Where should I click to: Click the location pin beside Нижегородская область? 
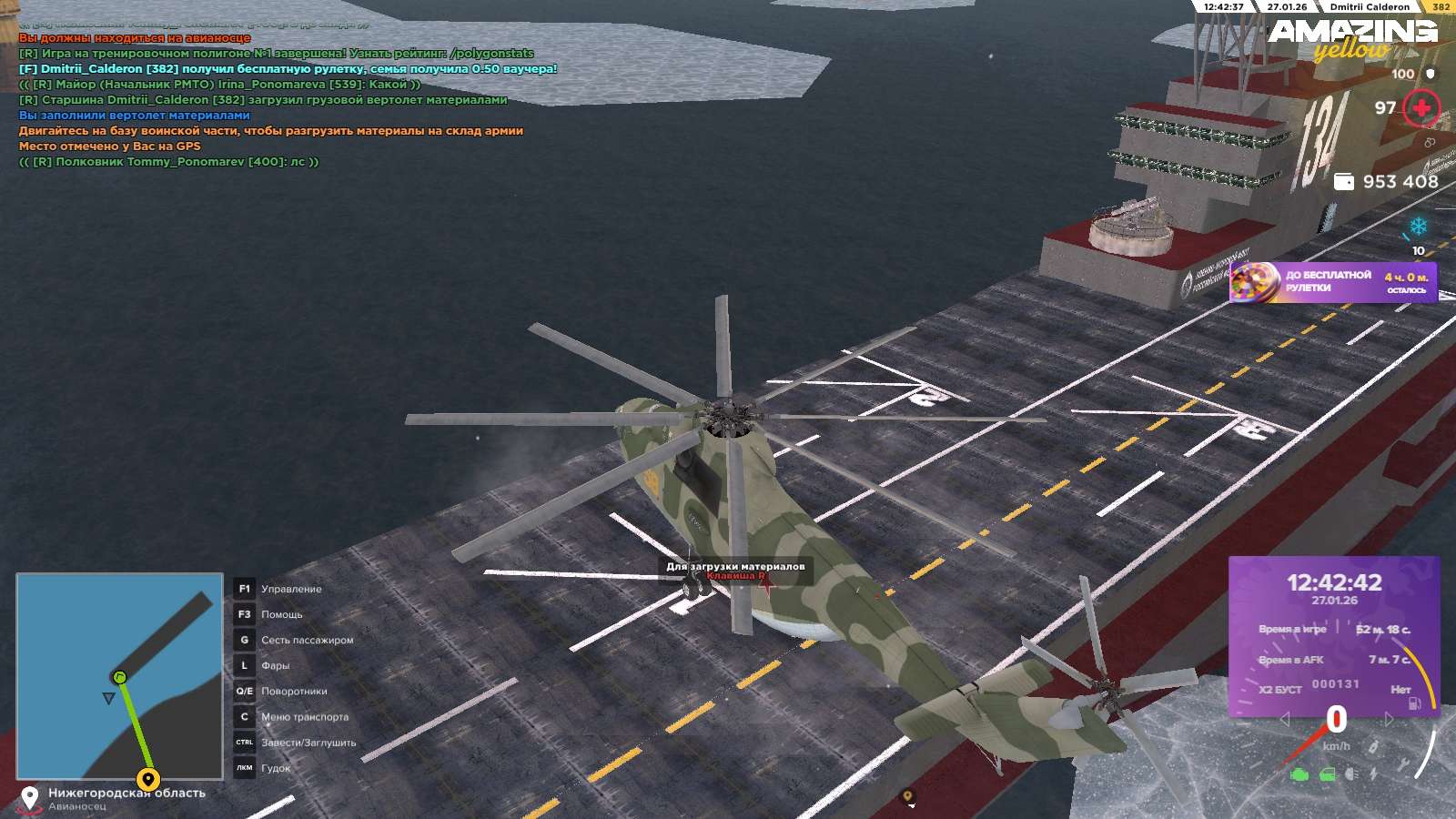tap(30, 798)
